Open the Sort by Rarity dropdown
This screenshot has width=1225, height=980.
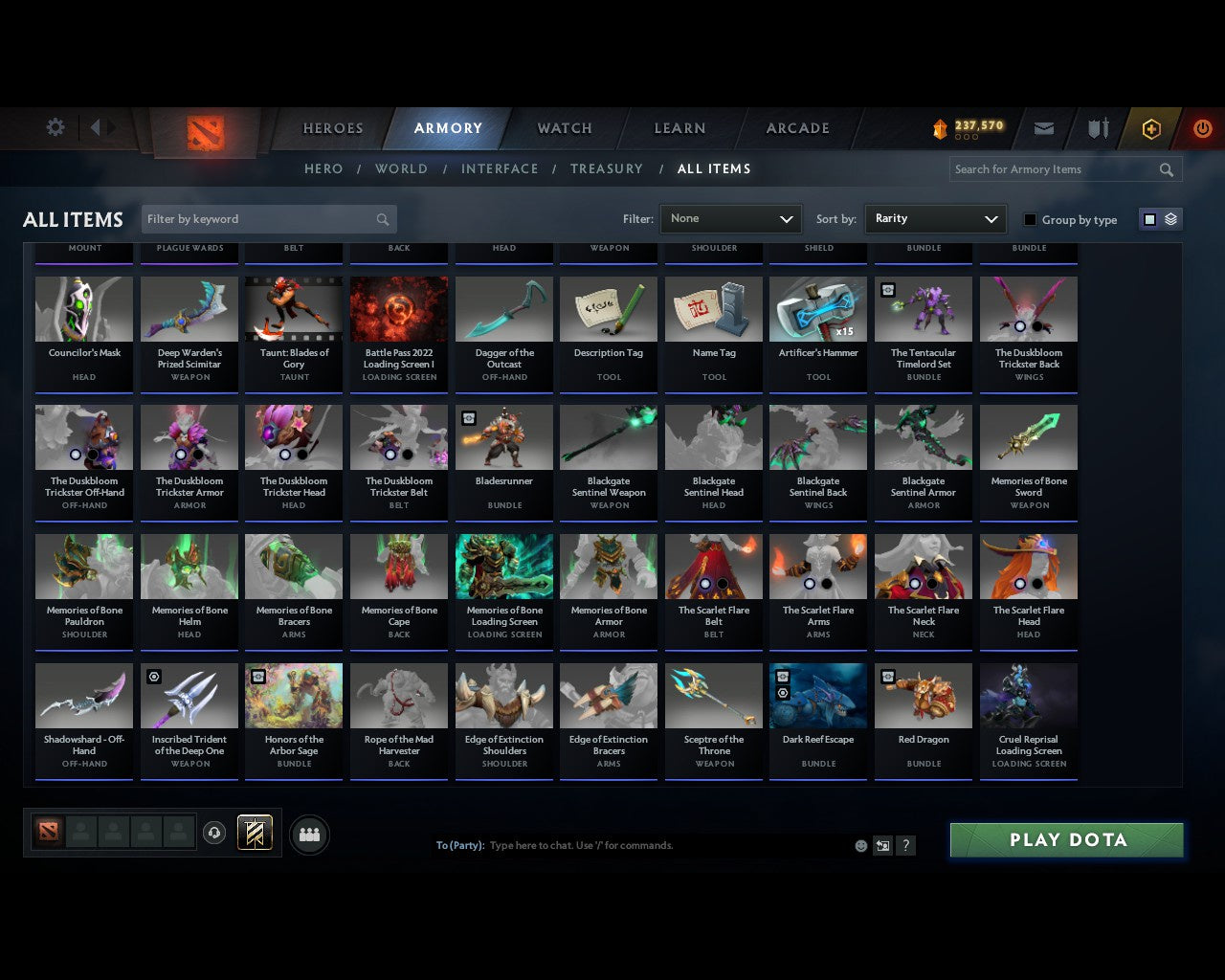[935, 218]
